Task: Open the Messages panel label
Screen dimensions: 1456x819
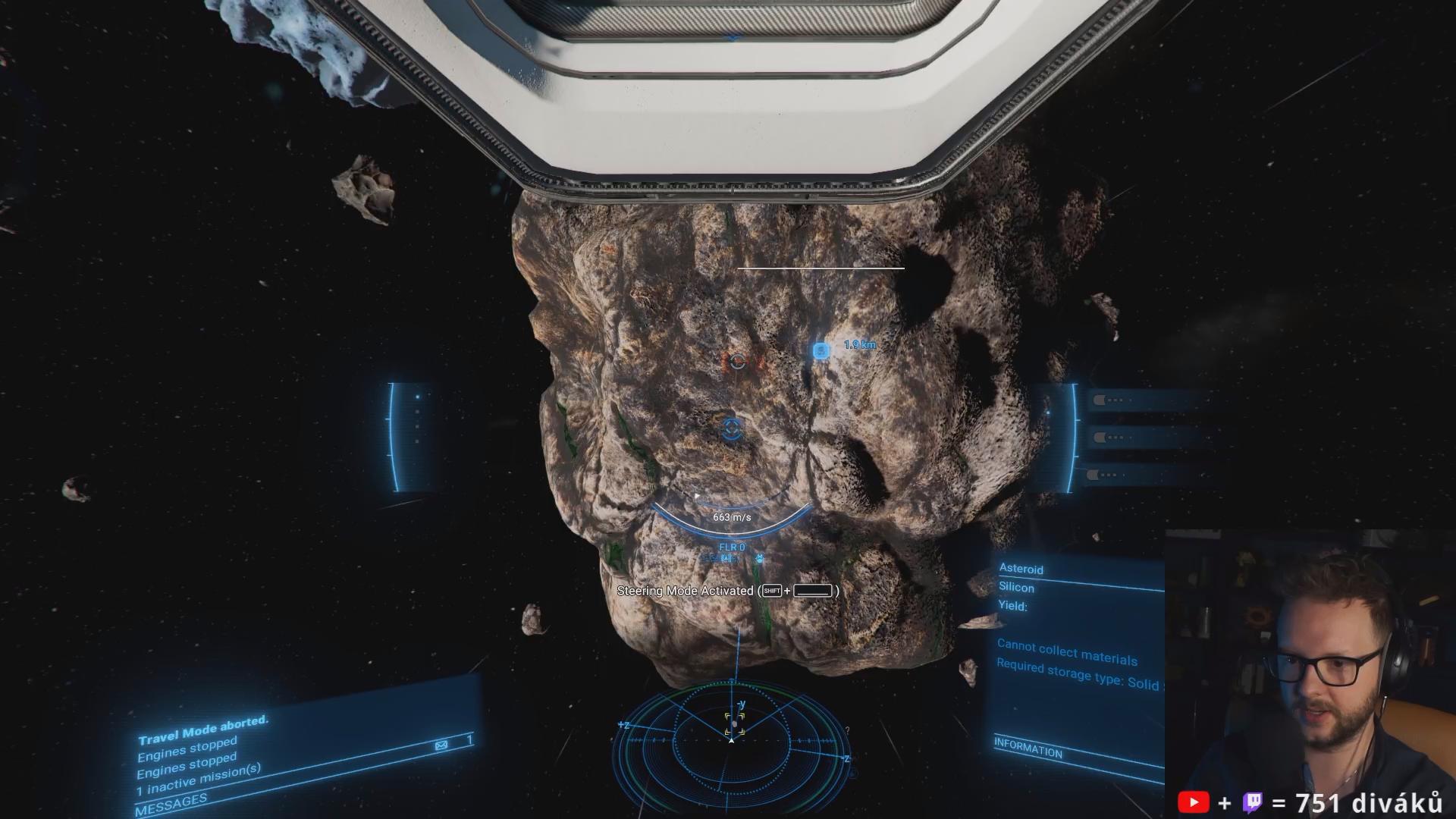Action: coord(171,804)
